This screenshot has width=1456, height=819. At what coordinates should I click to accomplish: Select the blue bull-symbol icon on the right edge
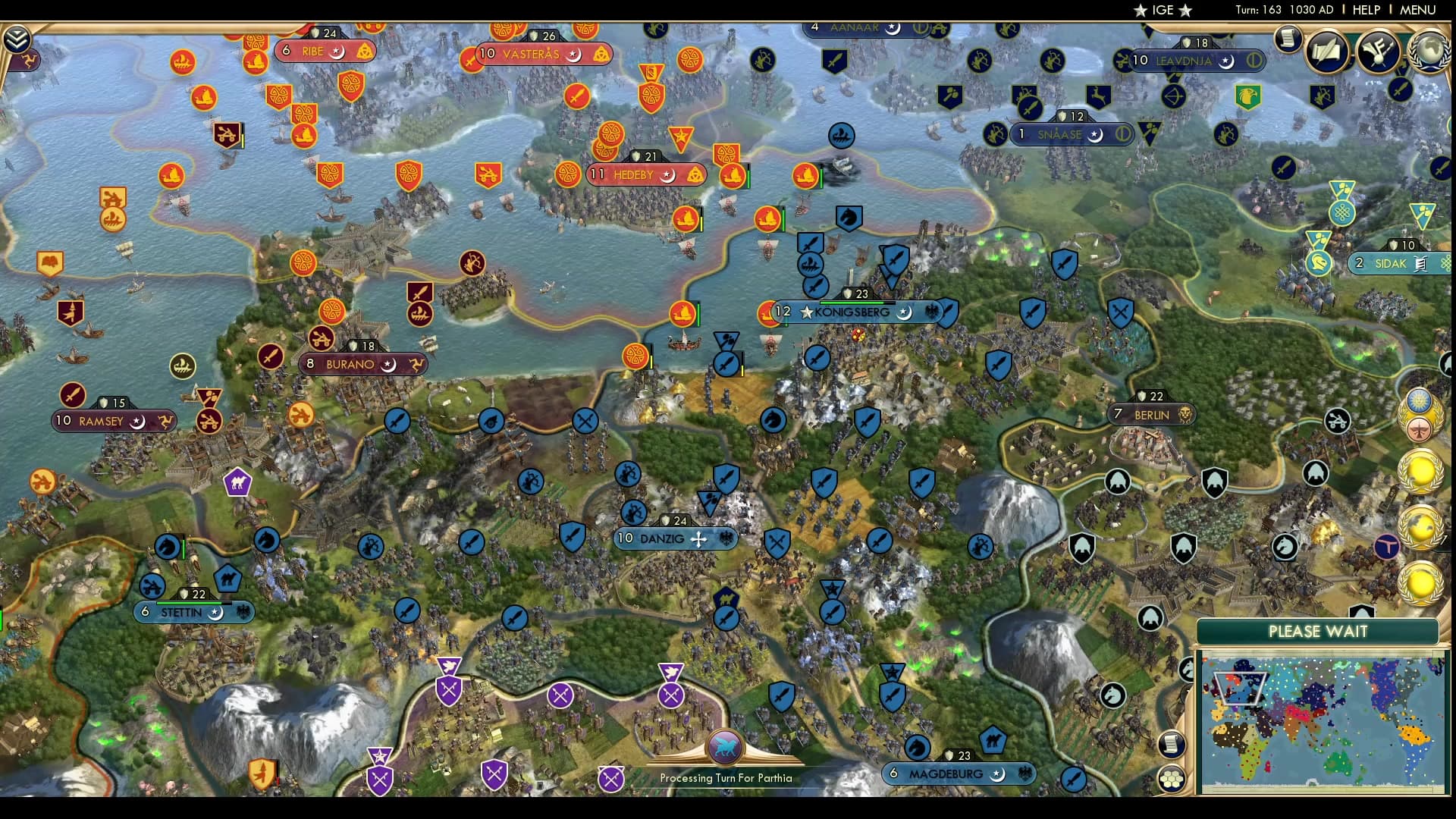(x=1387, y=546)
